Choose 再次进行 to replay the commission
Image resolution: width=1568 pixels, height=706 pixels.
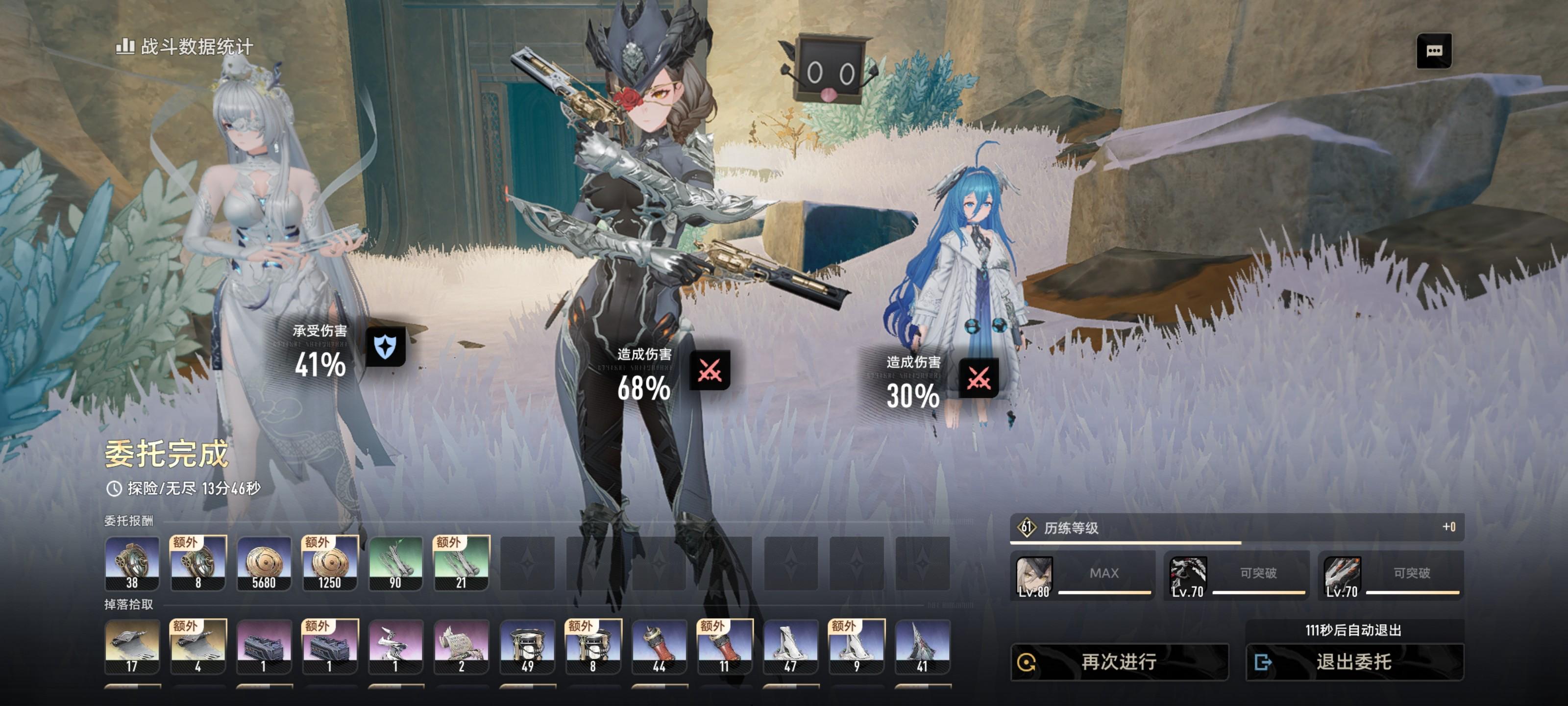click(1119, 661)
